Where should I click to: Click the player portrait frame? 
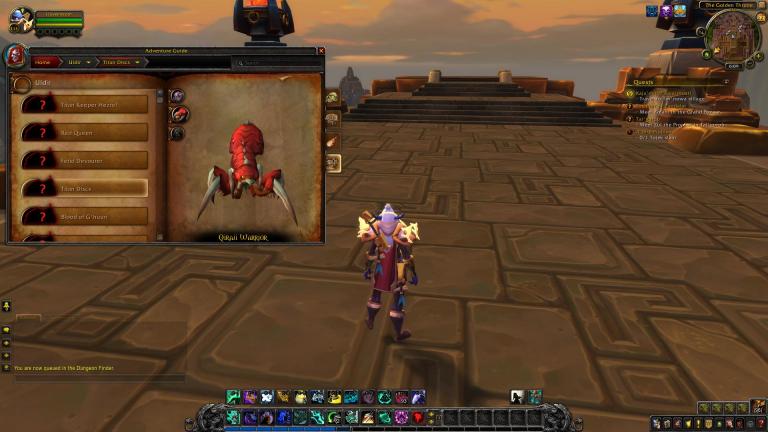(21, 19)
